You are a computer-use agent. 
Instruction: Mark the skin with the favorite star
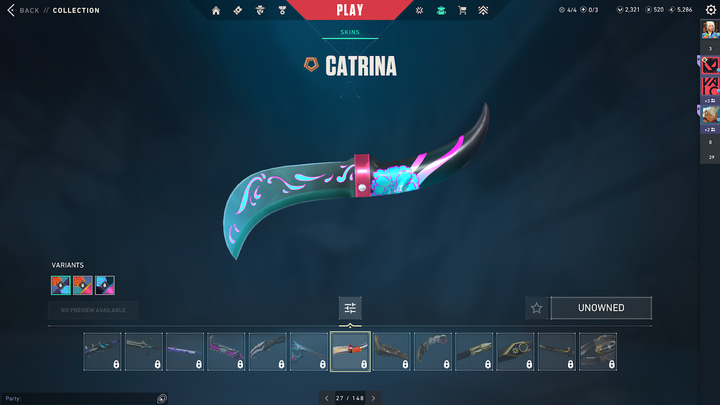[536, 308]
